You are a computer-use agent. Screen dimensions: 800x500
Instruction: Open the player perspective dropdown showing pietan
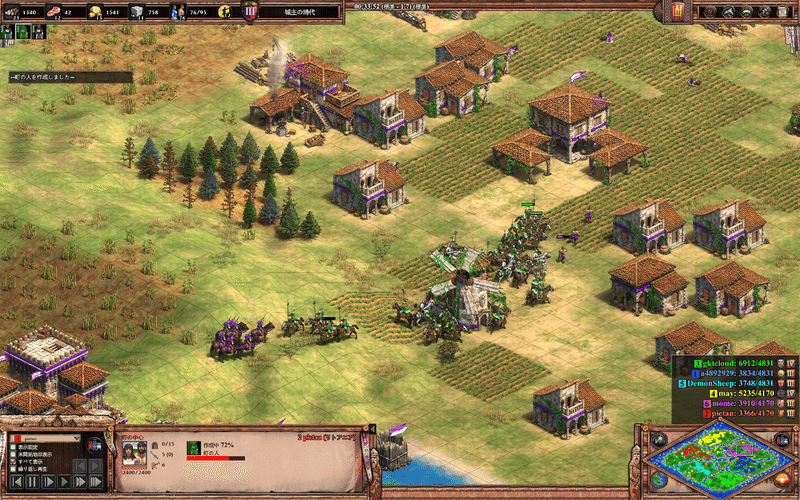coord(44,438)
